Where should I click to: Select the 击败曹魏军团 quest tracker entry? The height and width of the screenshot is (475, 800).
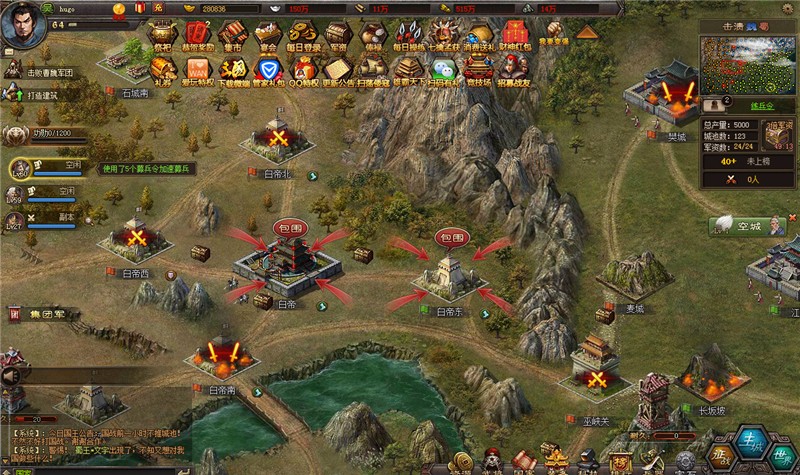tap(52, 72)
